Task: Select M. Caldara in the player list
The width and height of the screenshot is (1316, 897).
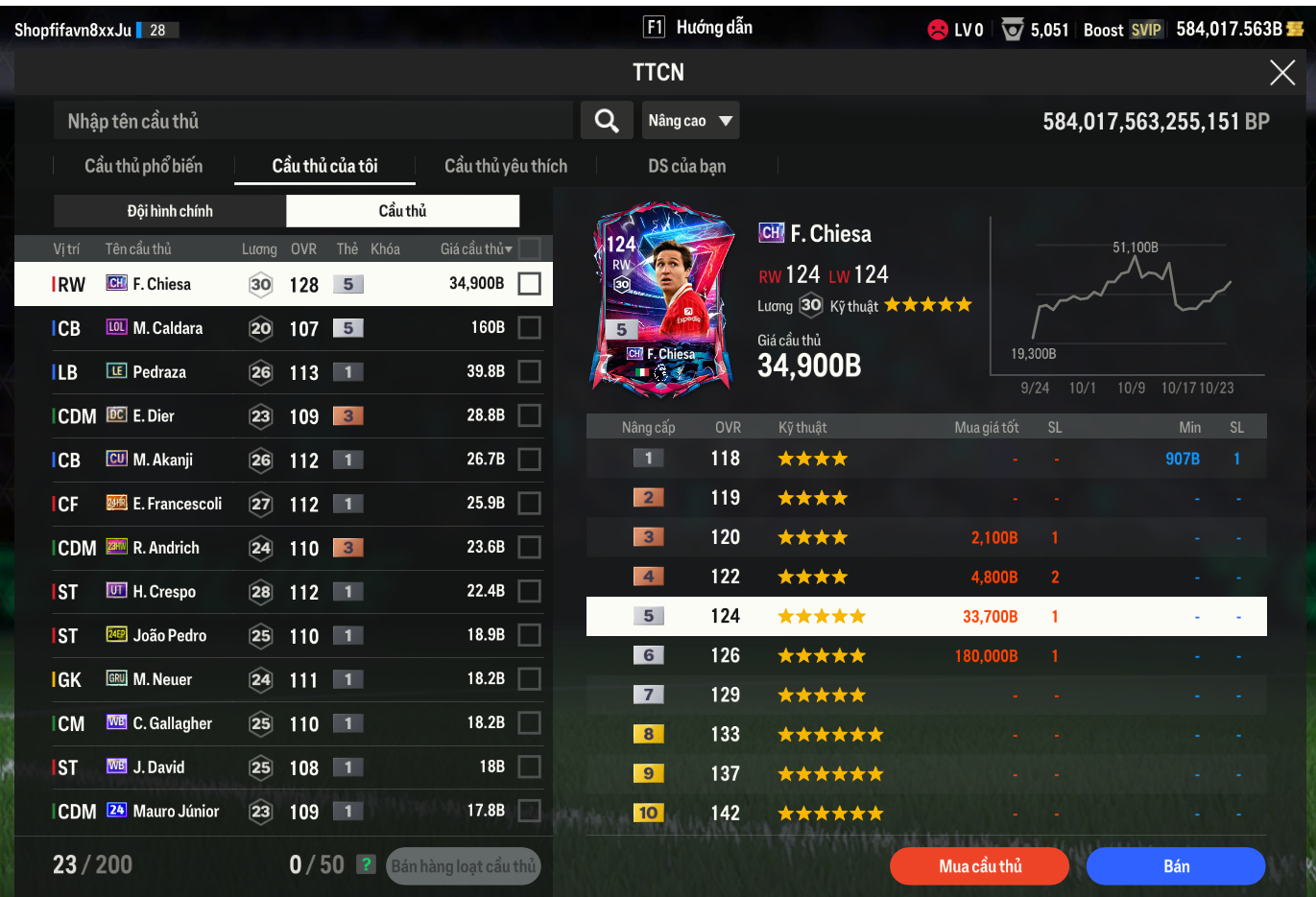Action: (x=168, y=328)
